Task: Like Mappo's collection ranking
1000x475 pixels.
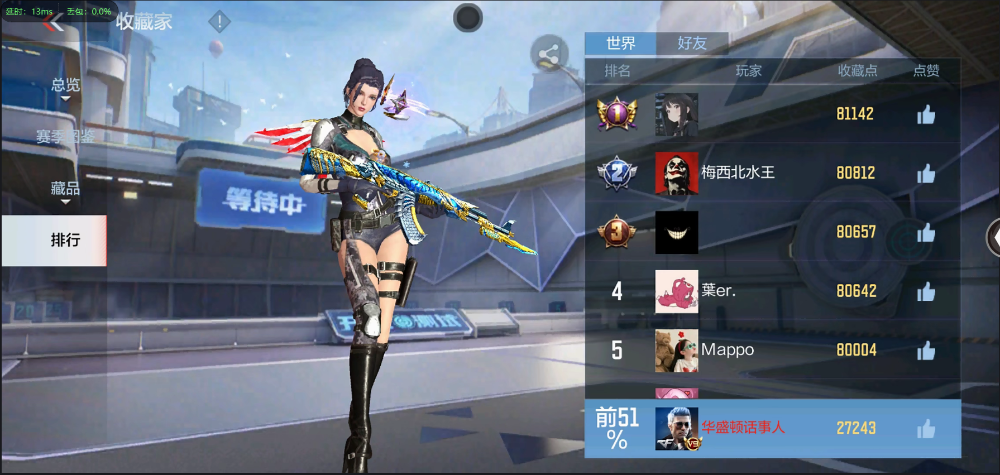Action: coord(926,350)
